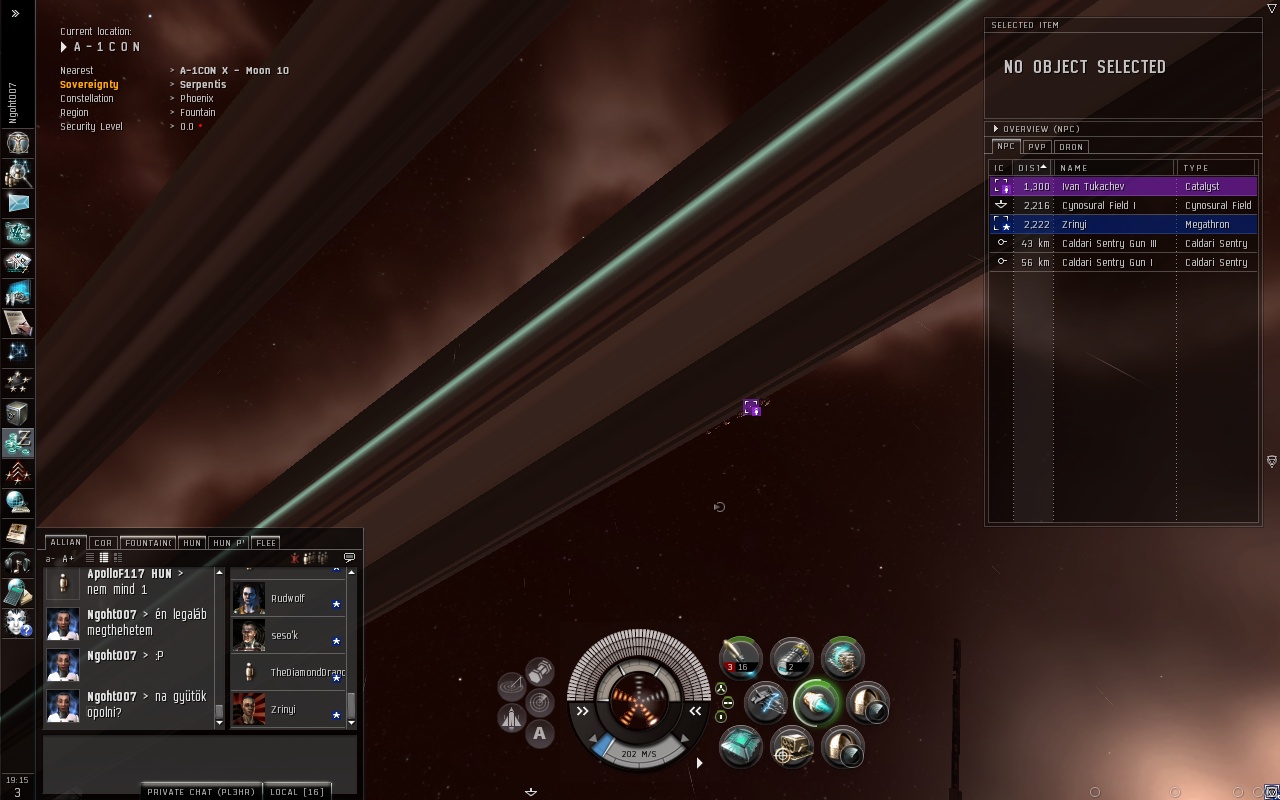Activate the missile launcher module with 16 charges

[741, 658]
